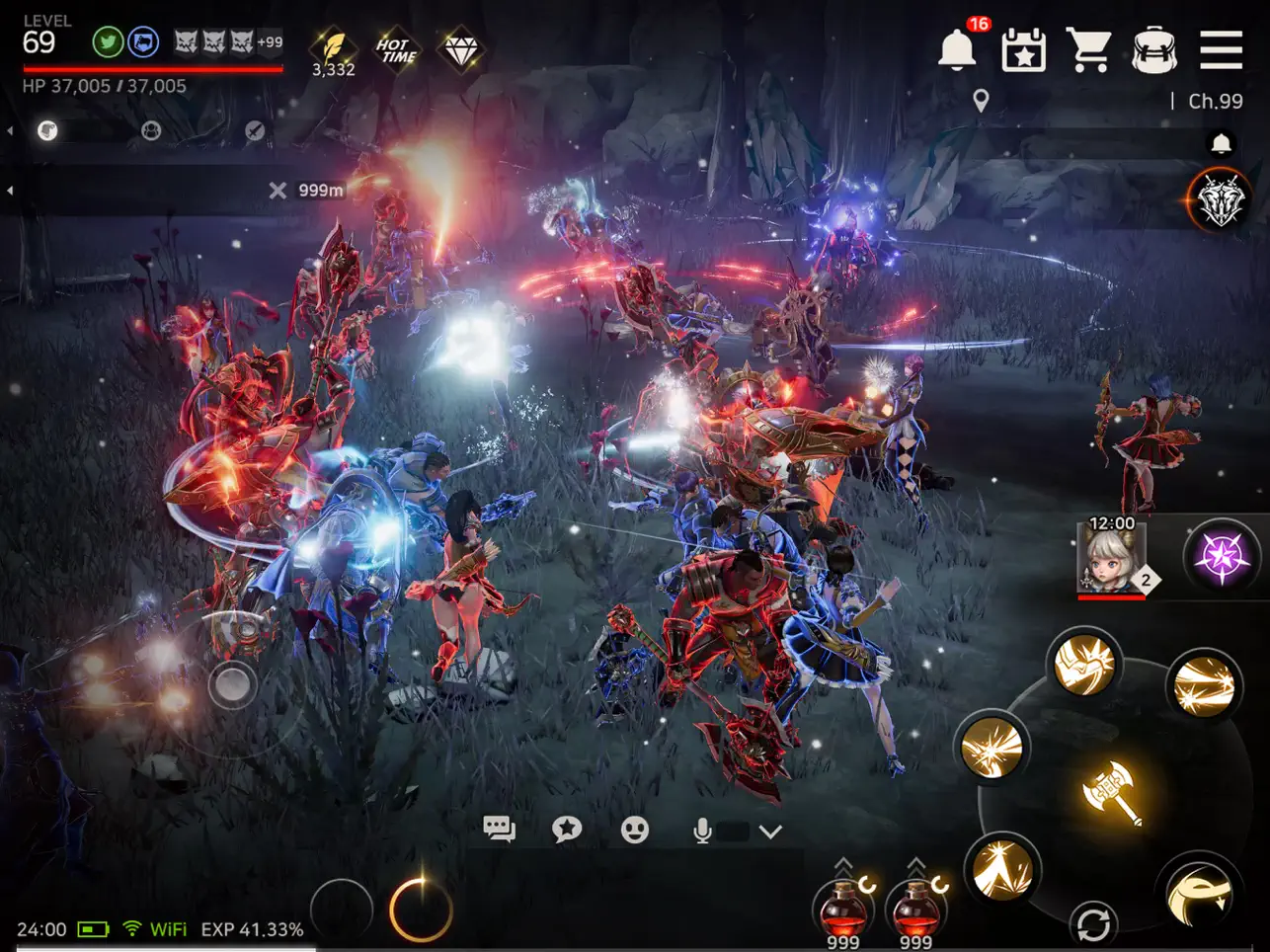Screen dimensions: 1270x952
Task: Open the backpack inventory
Action: point(1153,49)
